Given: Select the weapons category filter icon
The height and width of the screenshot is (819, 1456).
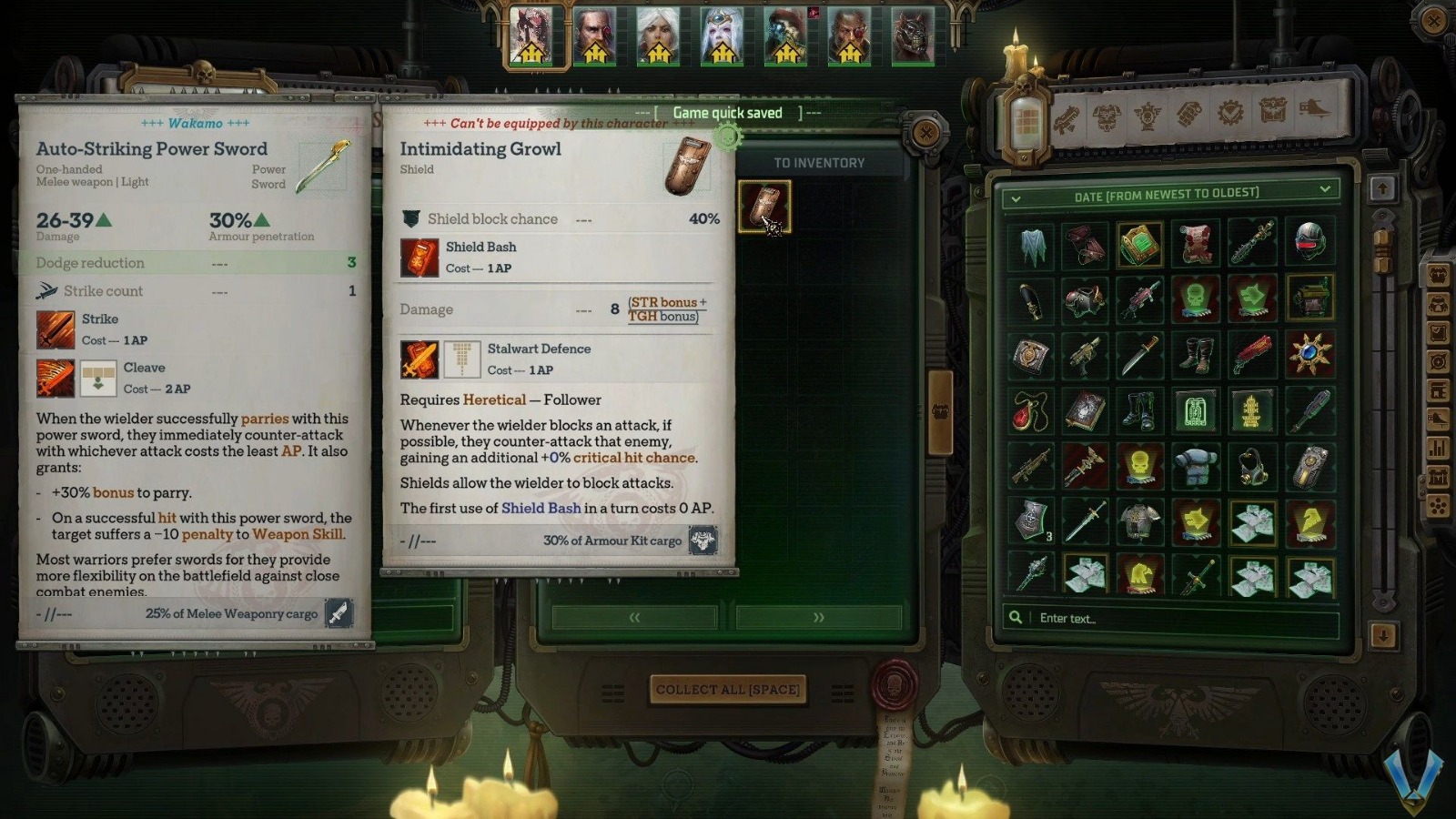Looking at the screenshot, I should (1067, 116).
